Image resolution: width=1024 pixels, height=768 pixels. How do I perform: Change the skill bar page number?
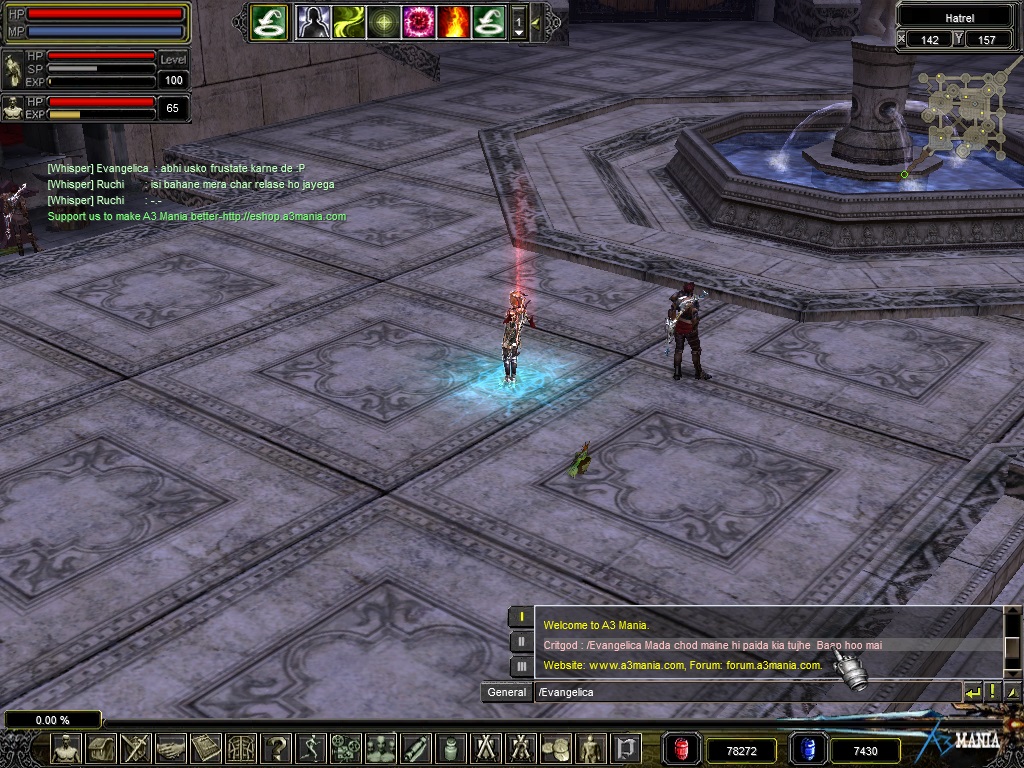click(518, 22)
